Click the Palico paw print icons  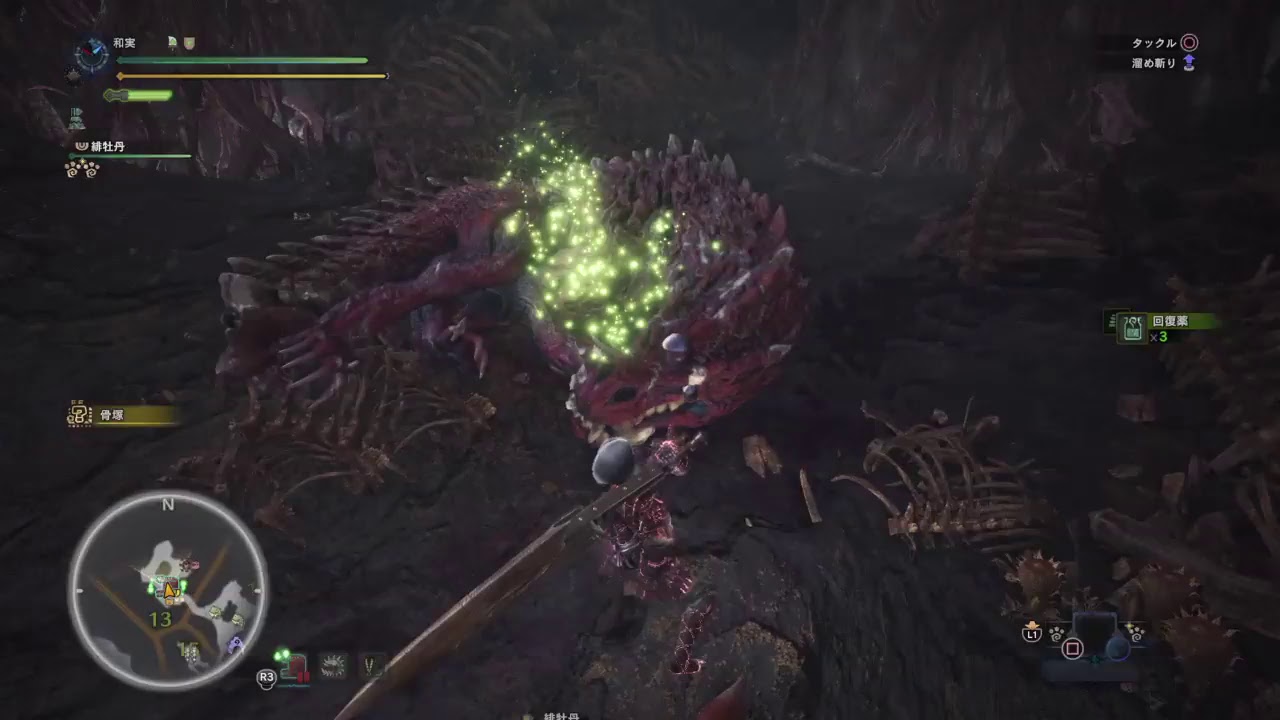[x=81, y=169]
